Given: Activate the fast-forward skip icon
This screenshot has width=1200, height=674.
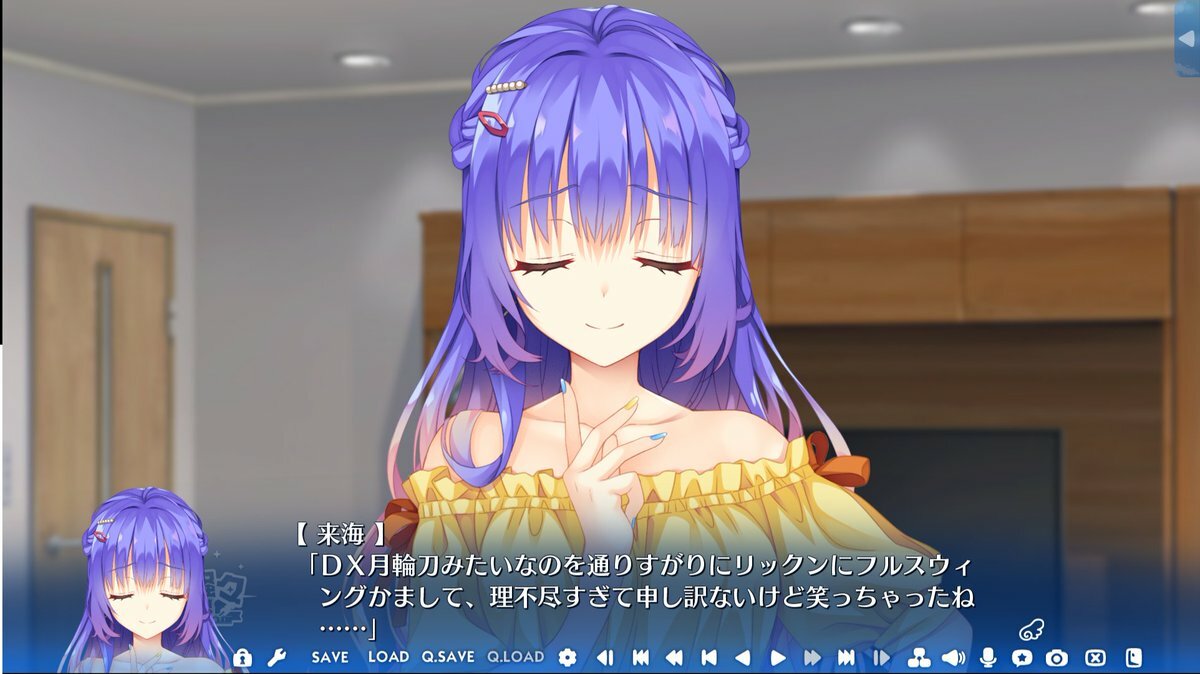Looking at the screenshot, I should (812, 657).
